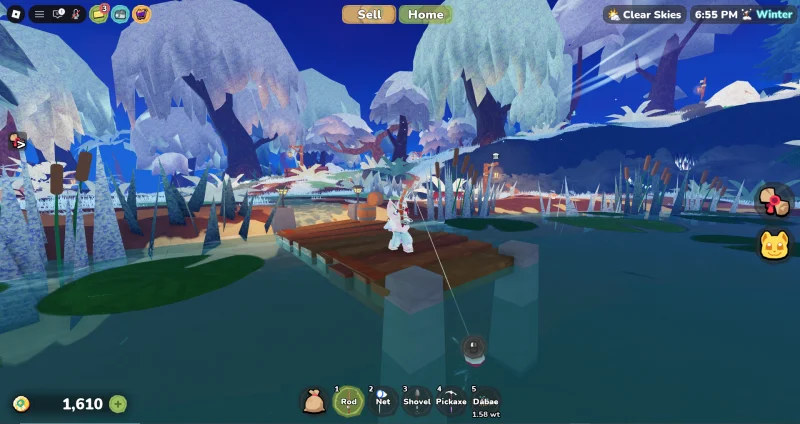This screenshot has width=800, height=424.
Task: Select the Rod hotbar slot
Action: [348, 400]
